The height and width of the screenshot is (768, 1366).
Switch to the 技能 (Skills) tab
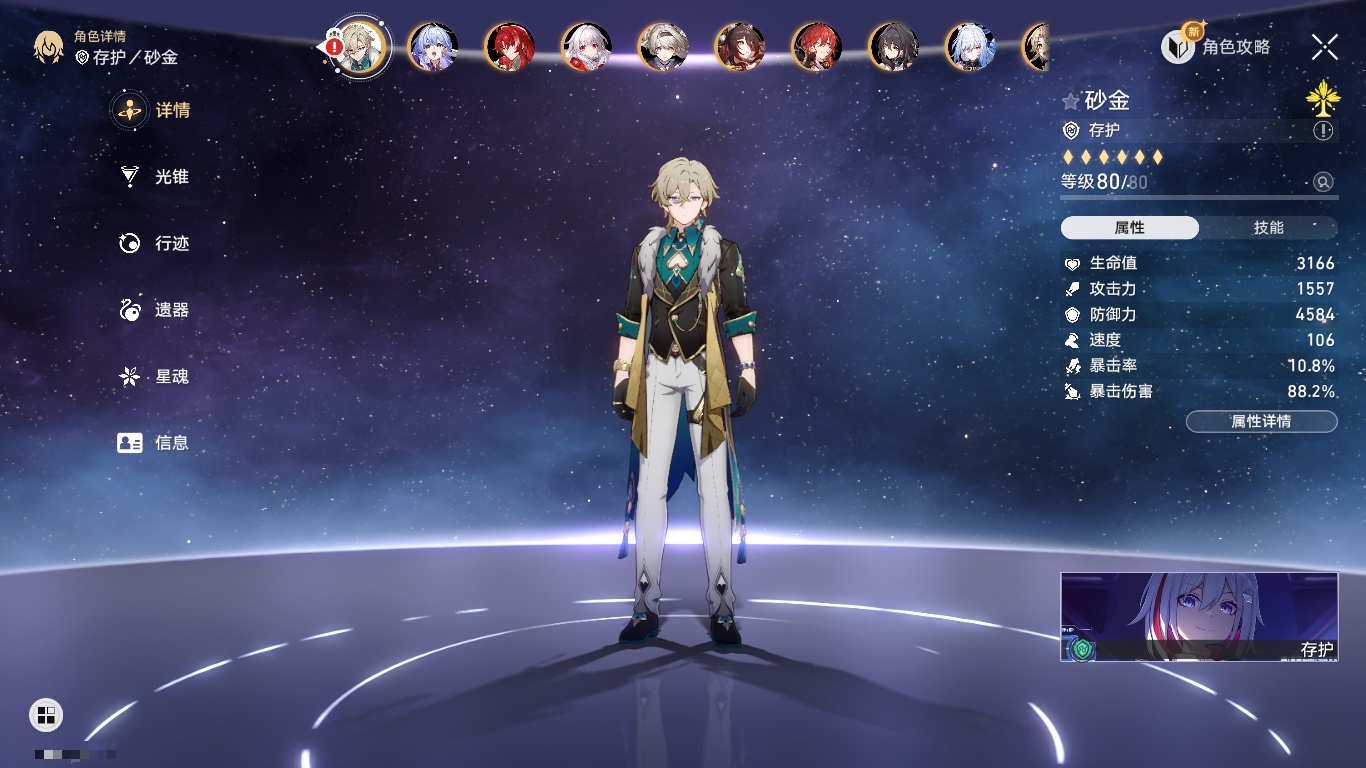click(x=1268, y=228)
